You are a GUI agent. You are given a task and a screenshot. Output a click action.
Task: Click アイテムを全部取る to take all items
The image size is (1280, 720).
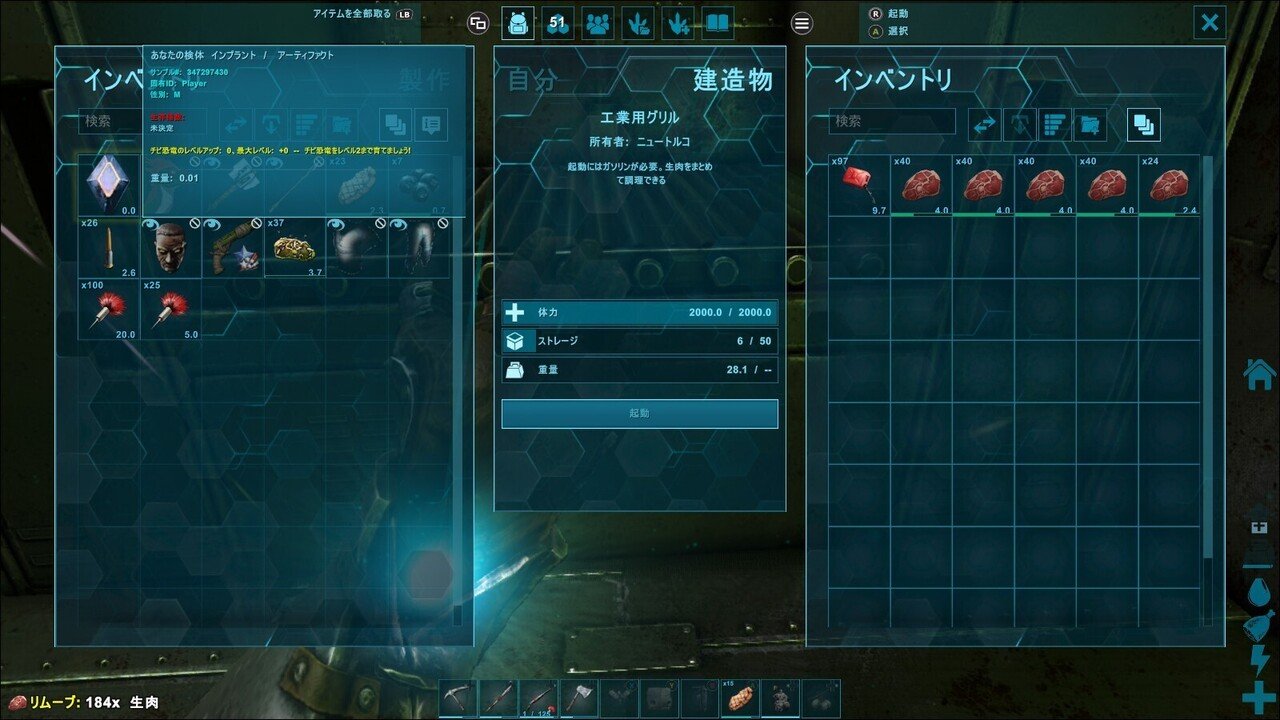(350, 11)
